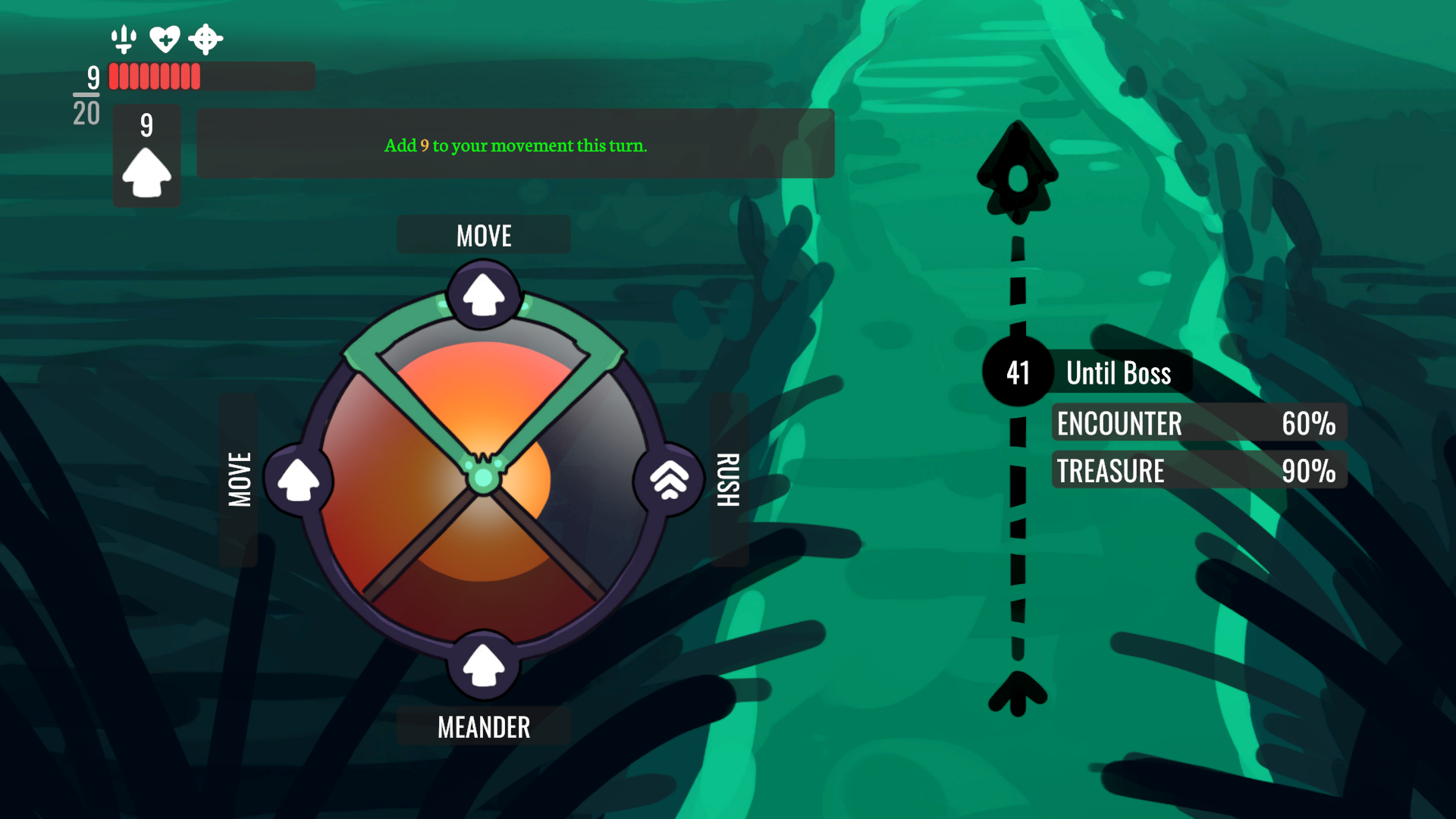The image size is (1456, 819).
Task: Select the left MOVE arrow on the wheel
Action: [298, 480]
